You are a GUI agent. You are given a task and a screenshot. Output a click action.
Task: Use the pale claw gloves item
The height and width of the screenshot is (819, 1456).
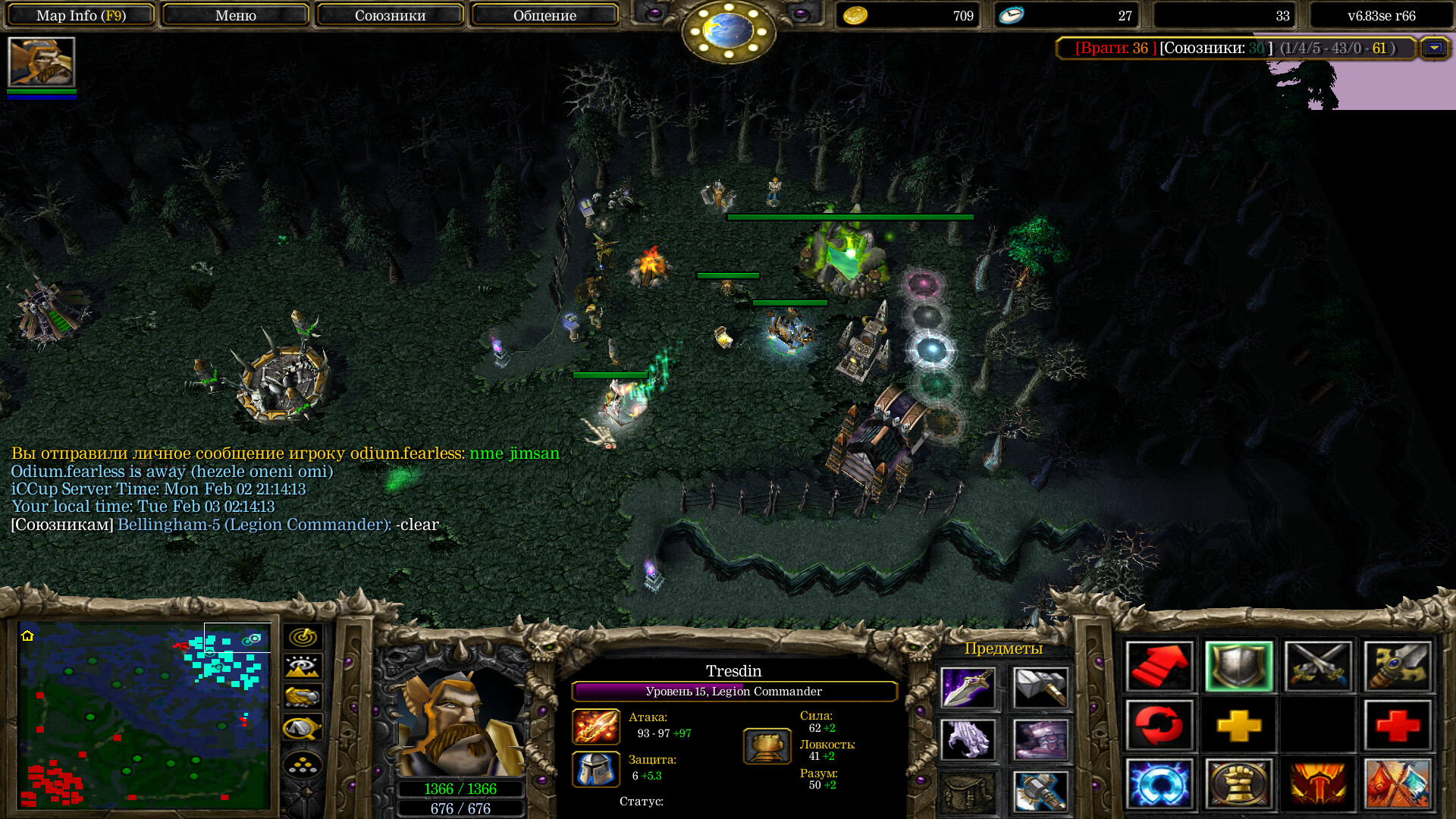(968, 739)
